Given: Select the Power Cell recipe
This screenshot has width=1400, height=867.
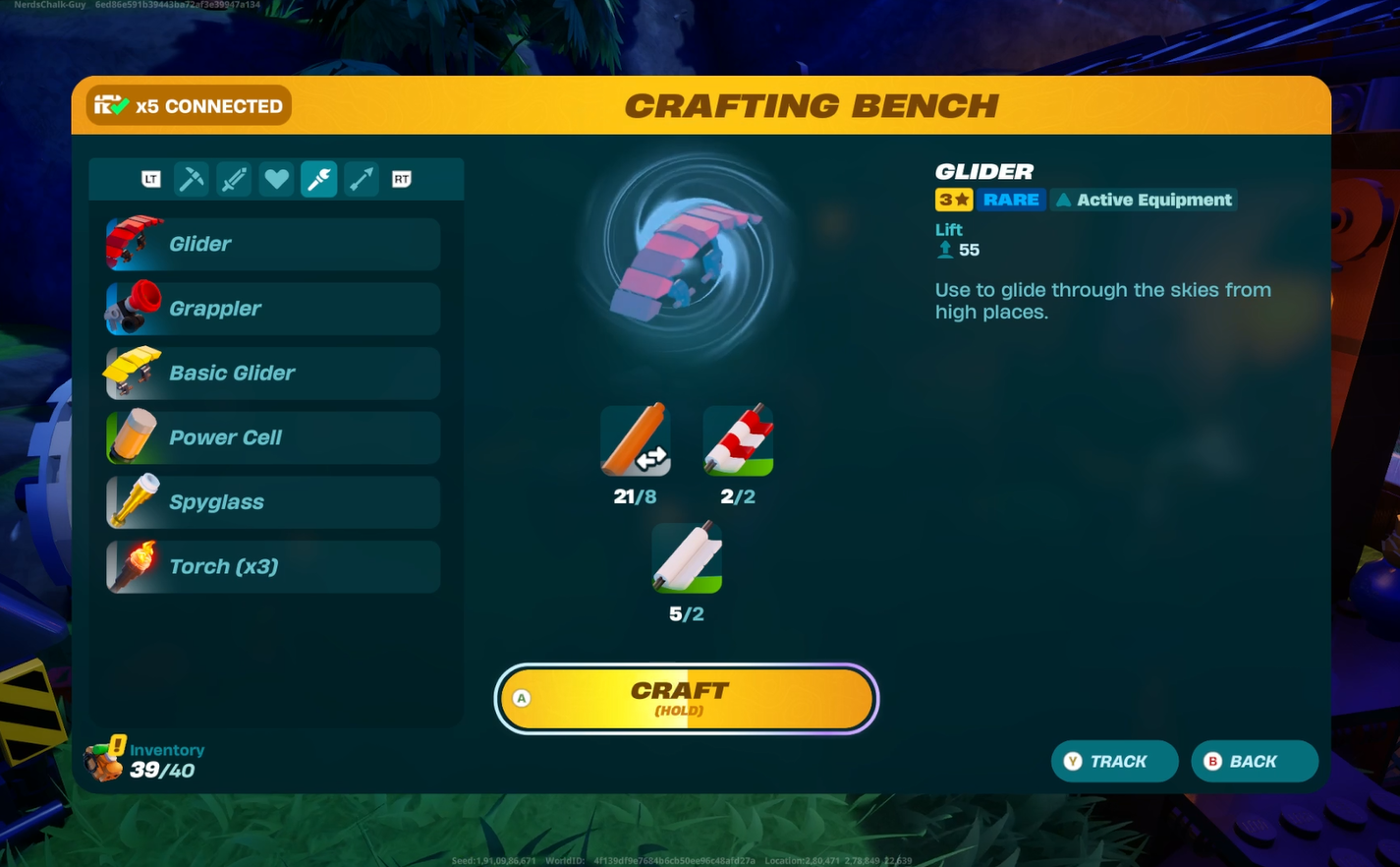Looking at the screenshot, I should [273, 437].
